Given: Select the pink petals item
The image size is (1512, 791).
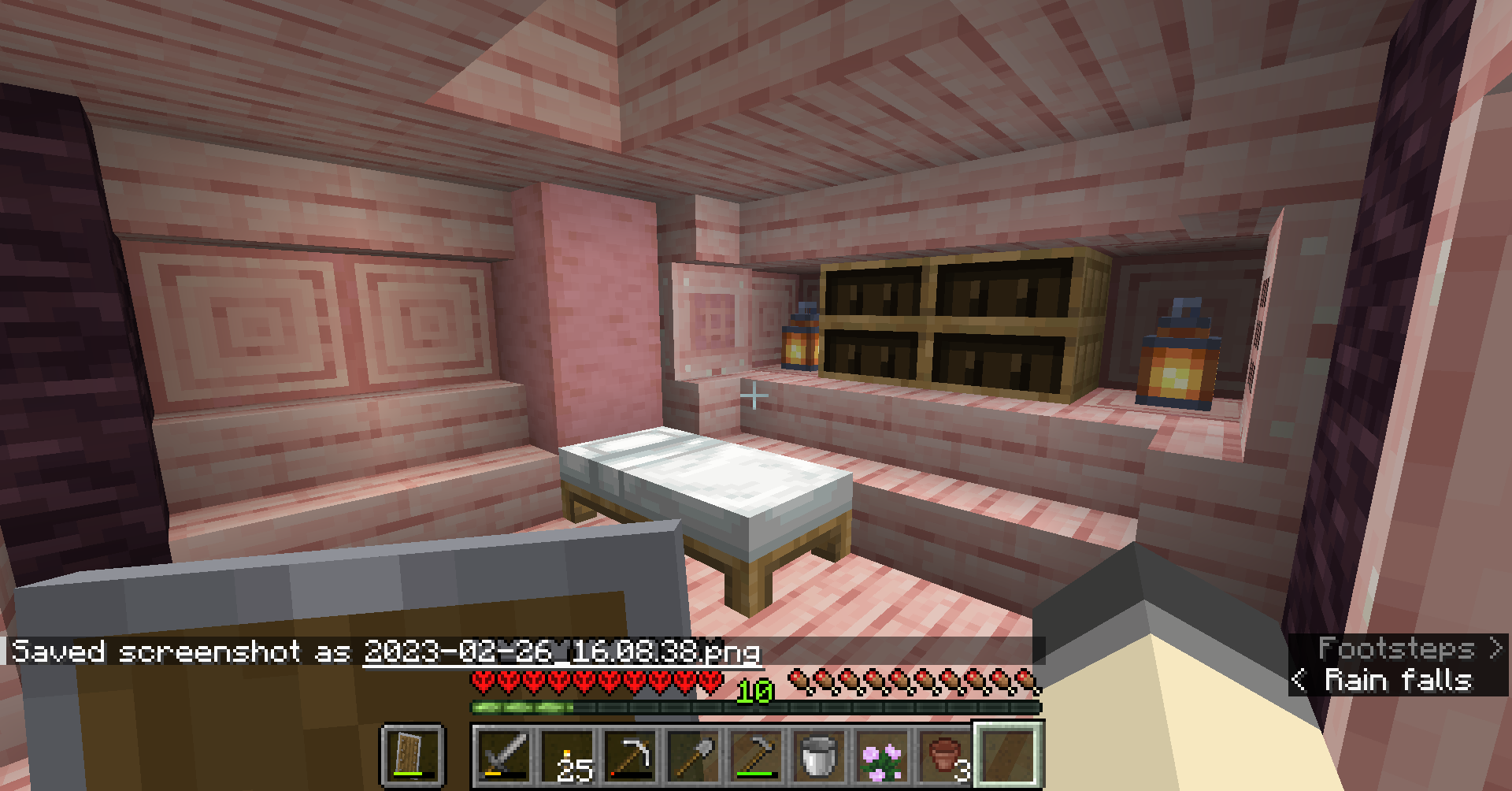Looking at the screenshot, I should pos(881,754).
